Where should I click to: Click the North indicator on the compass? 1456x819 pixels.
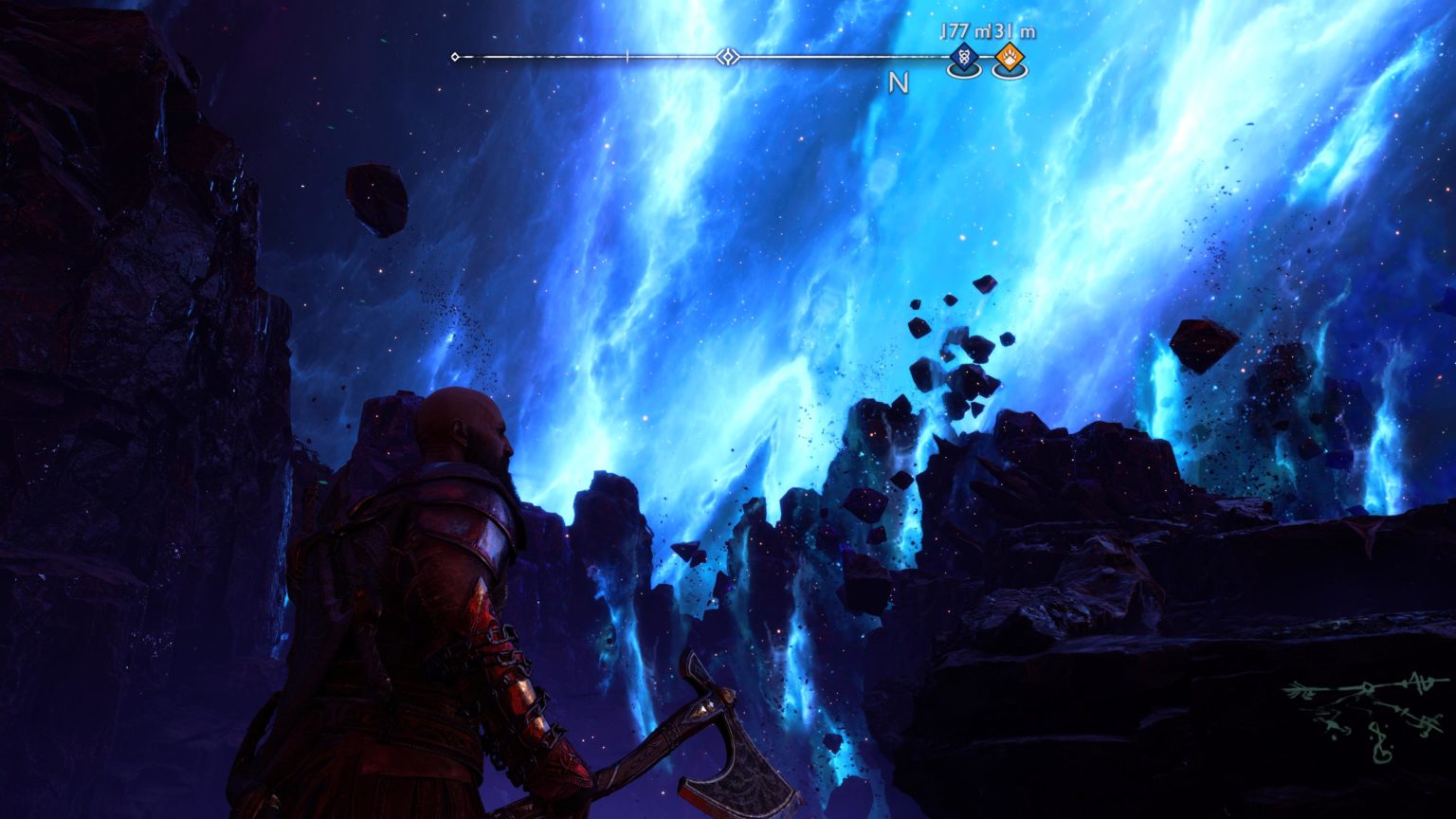(x=898, y=83)
